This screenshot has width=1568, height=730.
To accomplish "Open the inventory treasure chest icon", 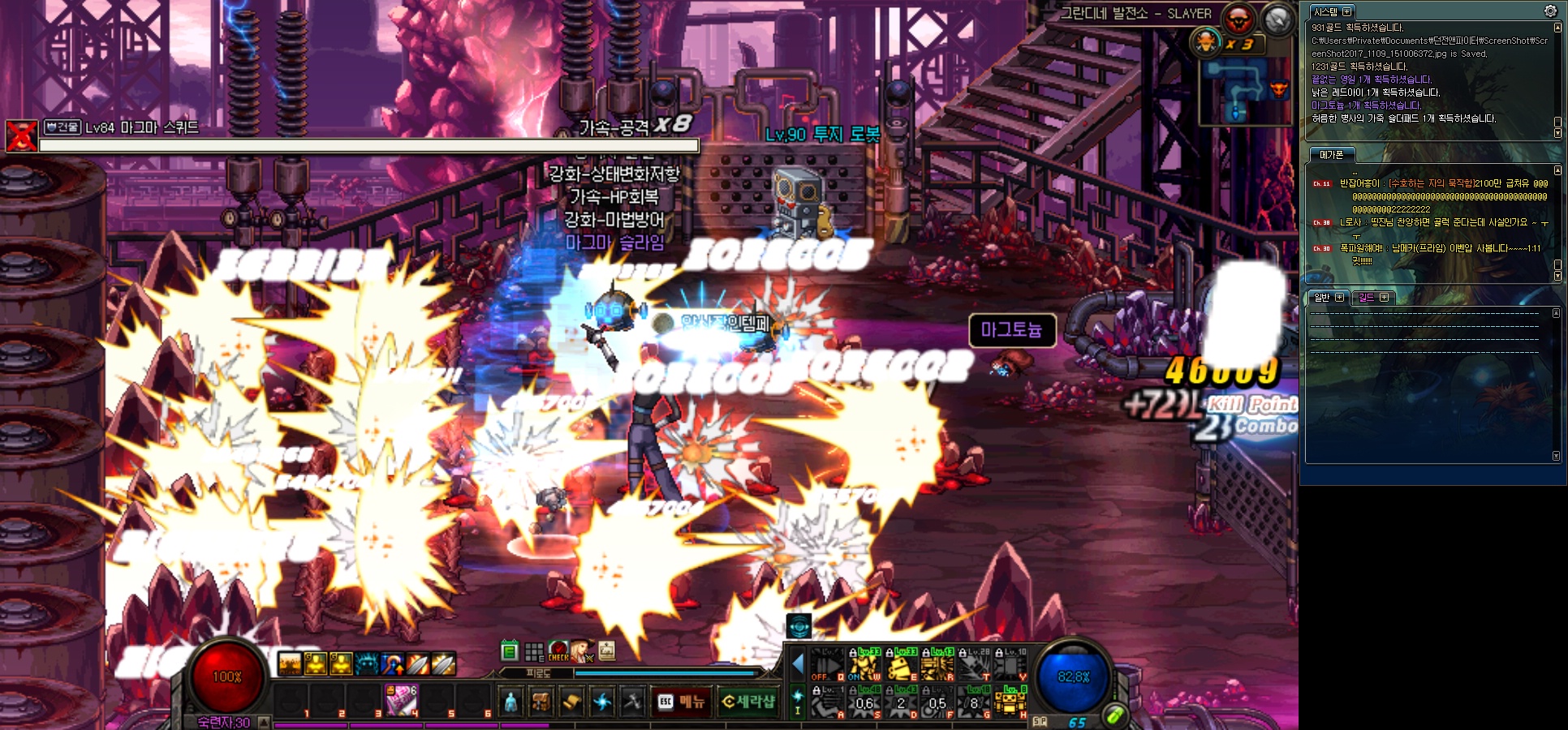I will (x=541, y=702).
